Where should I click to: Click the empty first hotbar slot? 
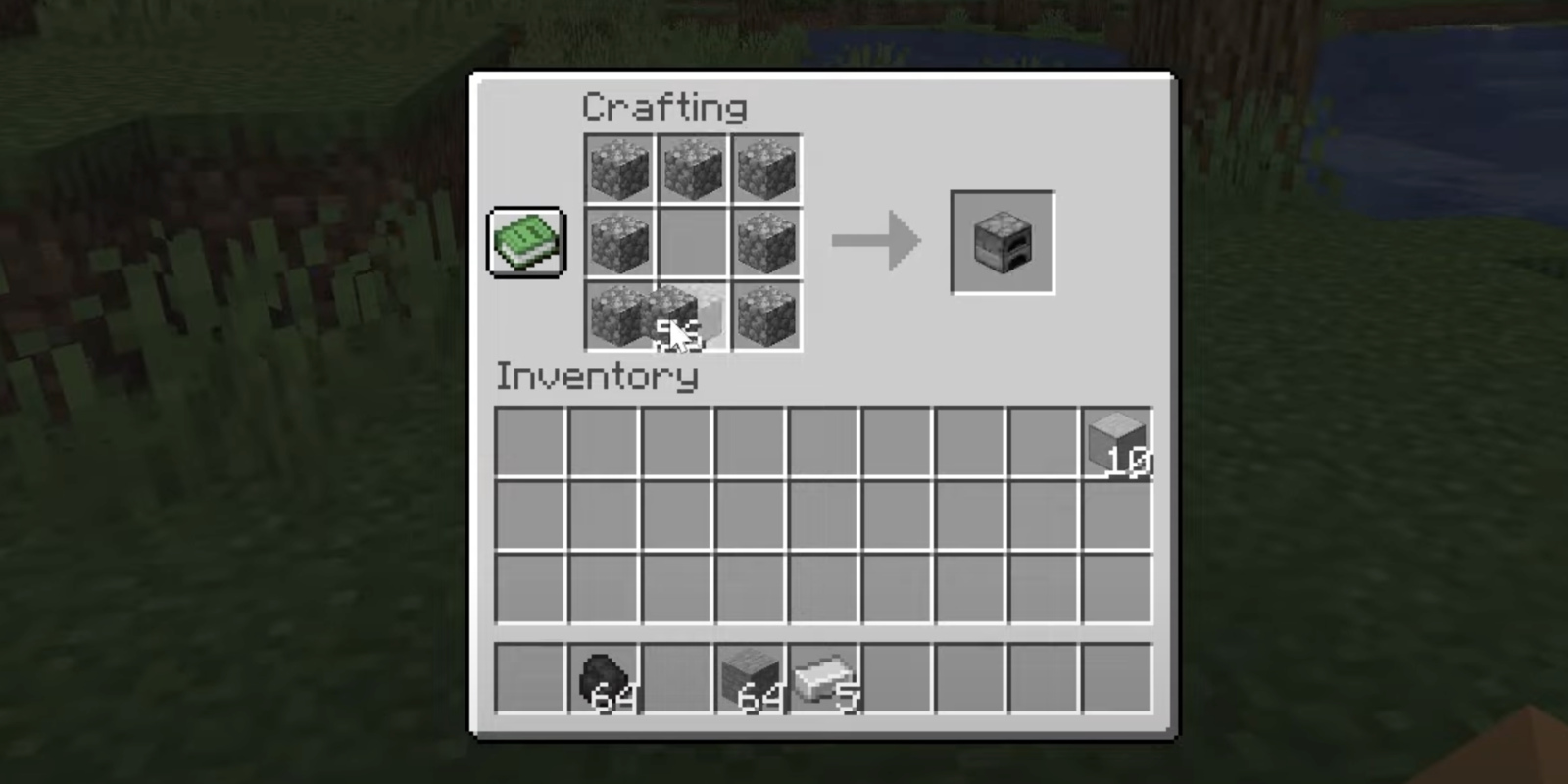529,676
